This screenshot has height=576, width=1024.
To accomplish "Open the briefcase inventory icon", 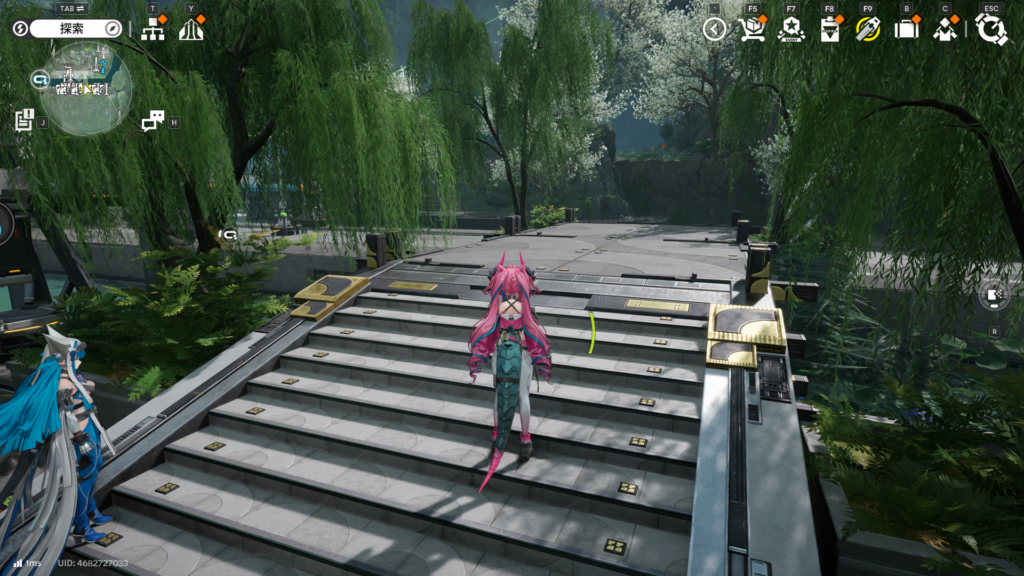I will click(906, 29).
